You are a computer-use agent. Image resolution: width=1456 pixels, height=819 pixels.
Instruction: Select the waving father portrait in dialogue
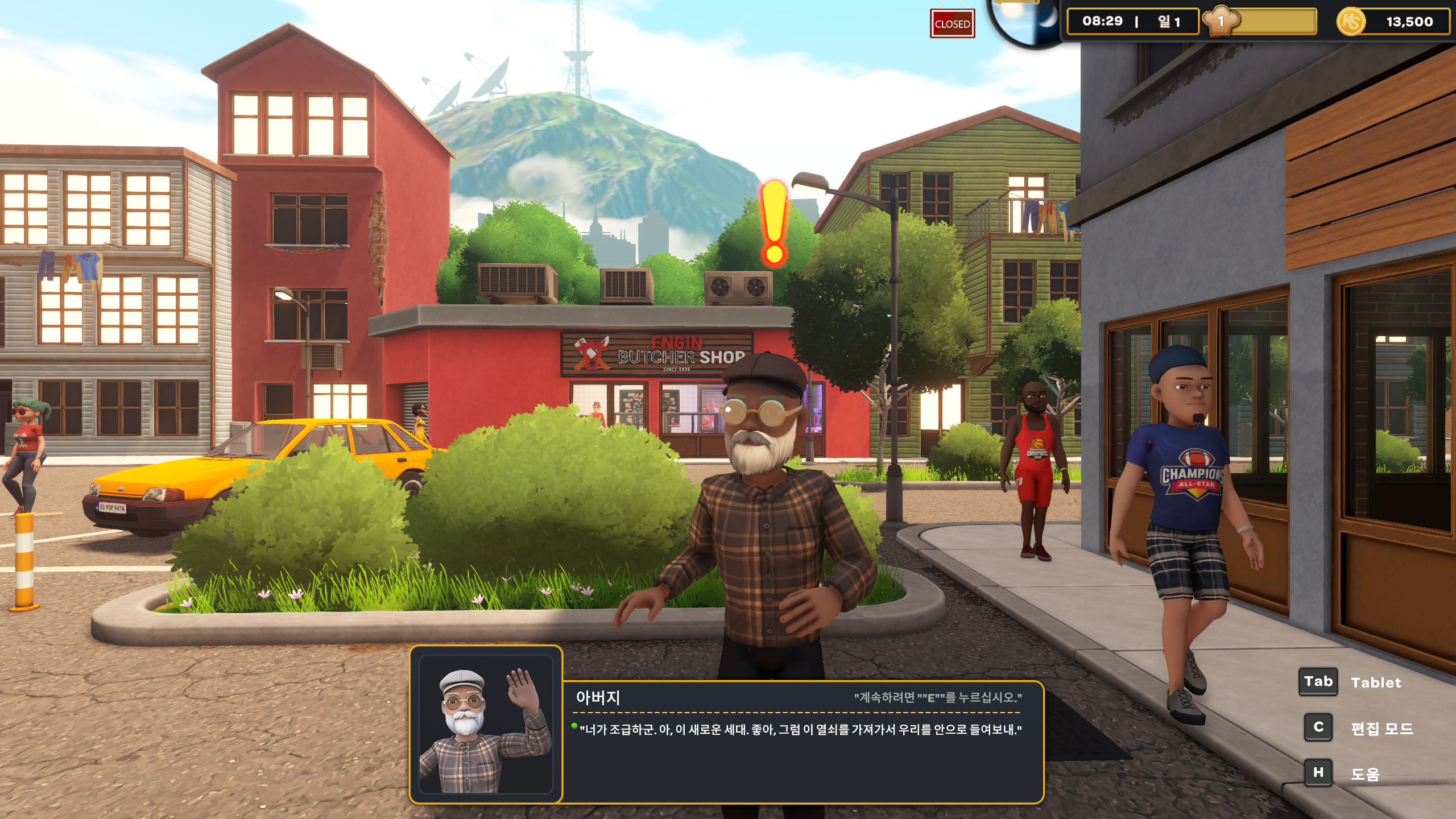tap(486, 725)
